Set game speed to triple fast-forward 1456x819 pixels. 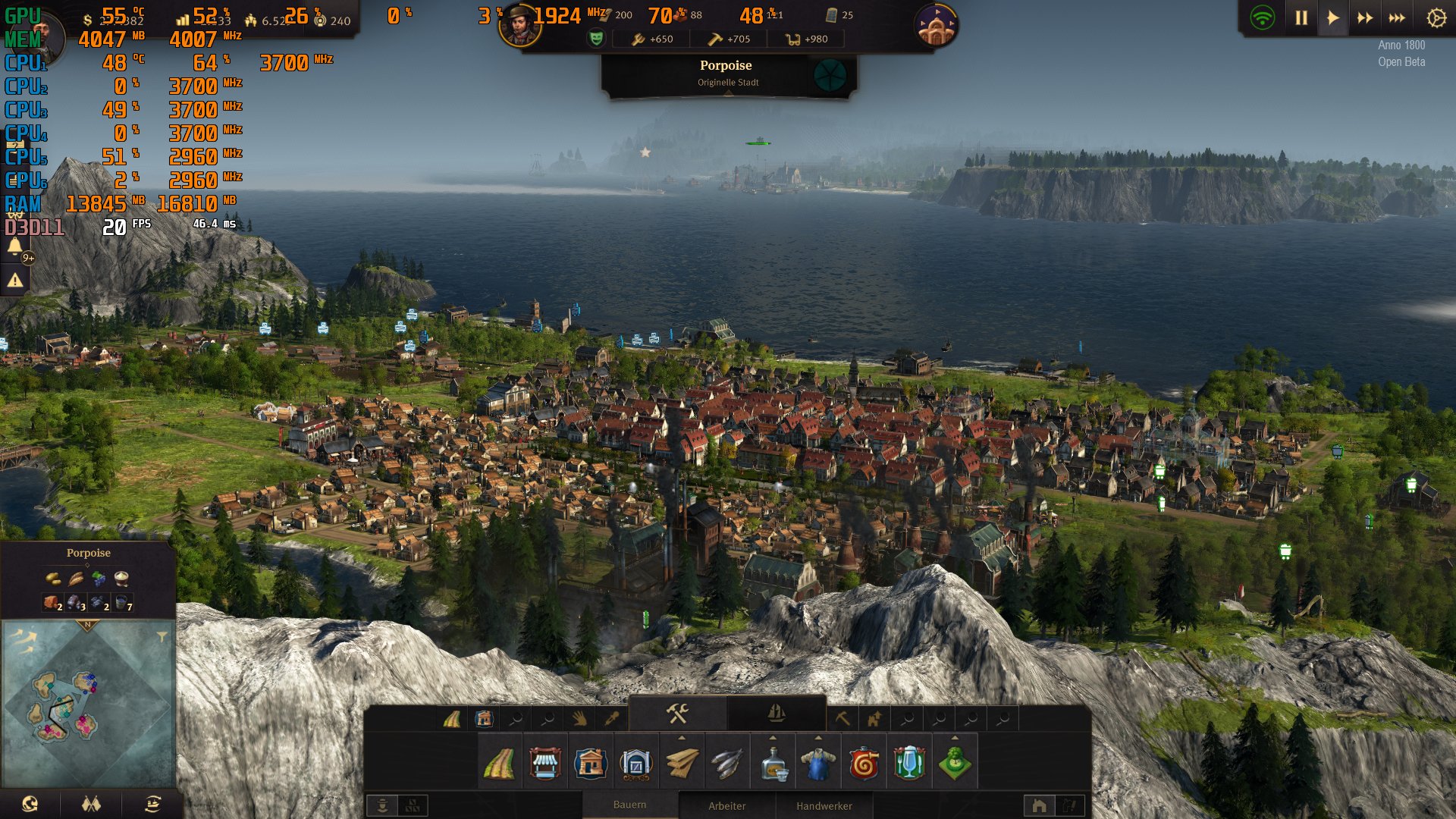coord(1397,18)
